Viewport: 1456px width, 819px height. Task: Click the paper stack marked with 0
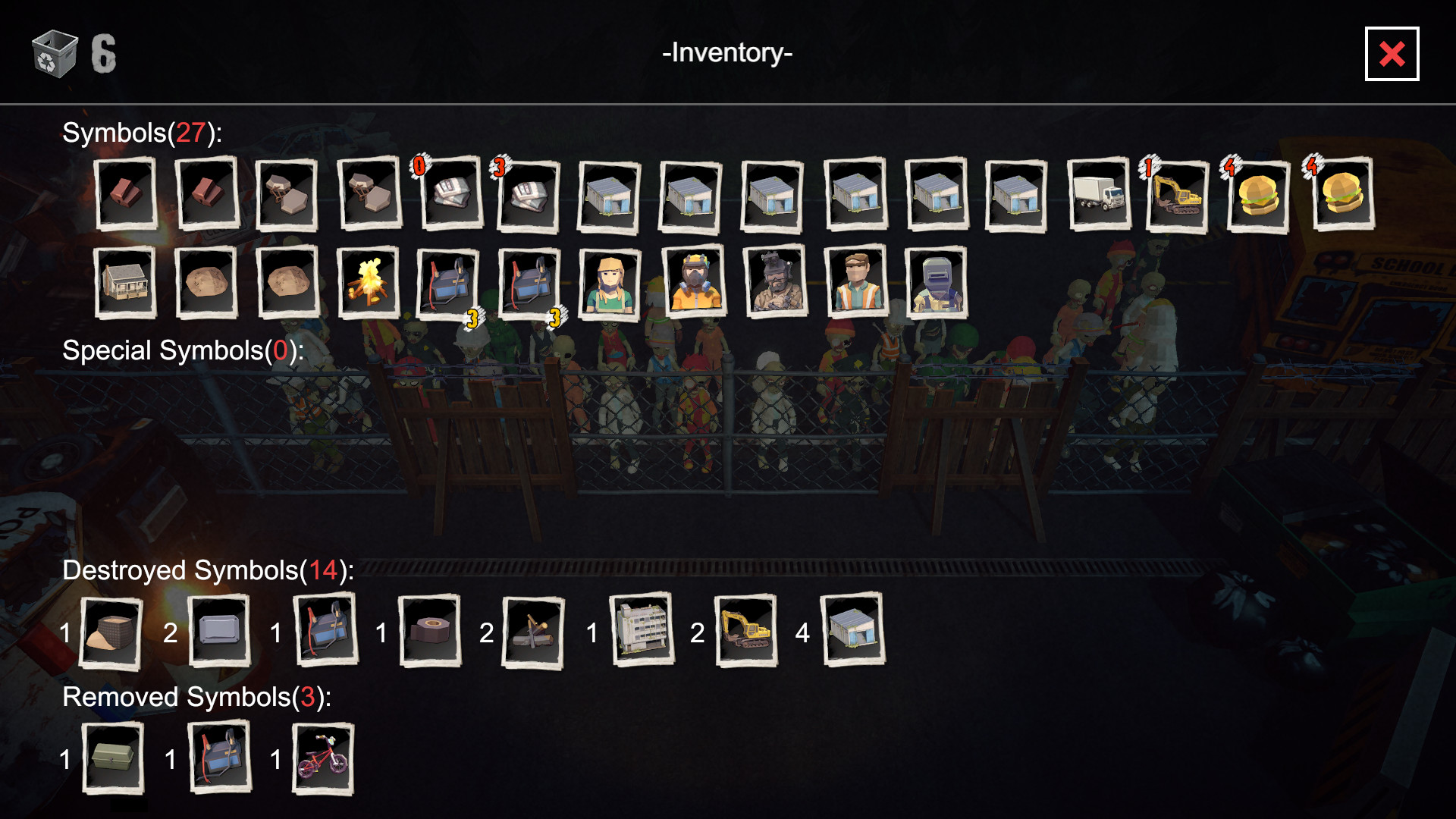[x=450, y=194]
